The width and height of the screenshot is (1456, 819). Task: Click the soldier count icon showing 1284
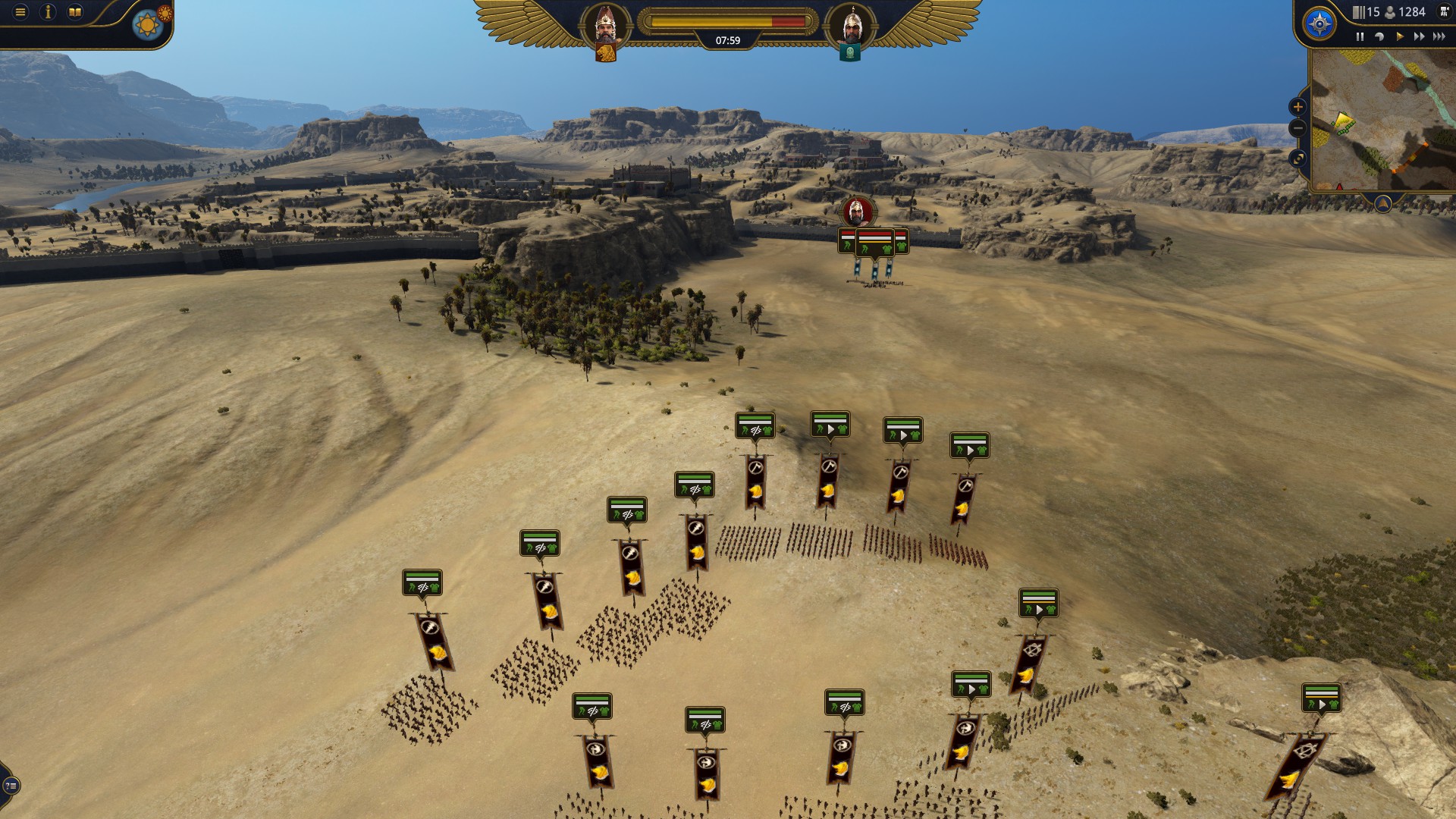1390,13
